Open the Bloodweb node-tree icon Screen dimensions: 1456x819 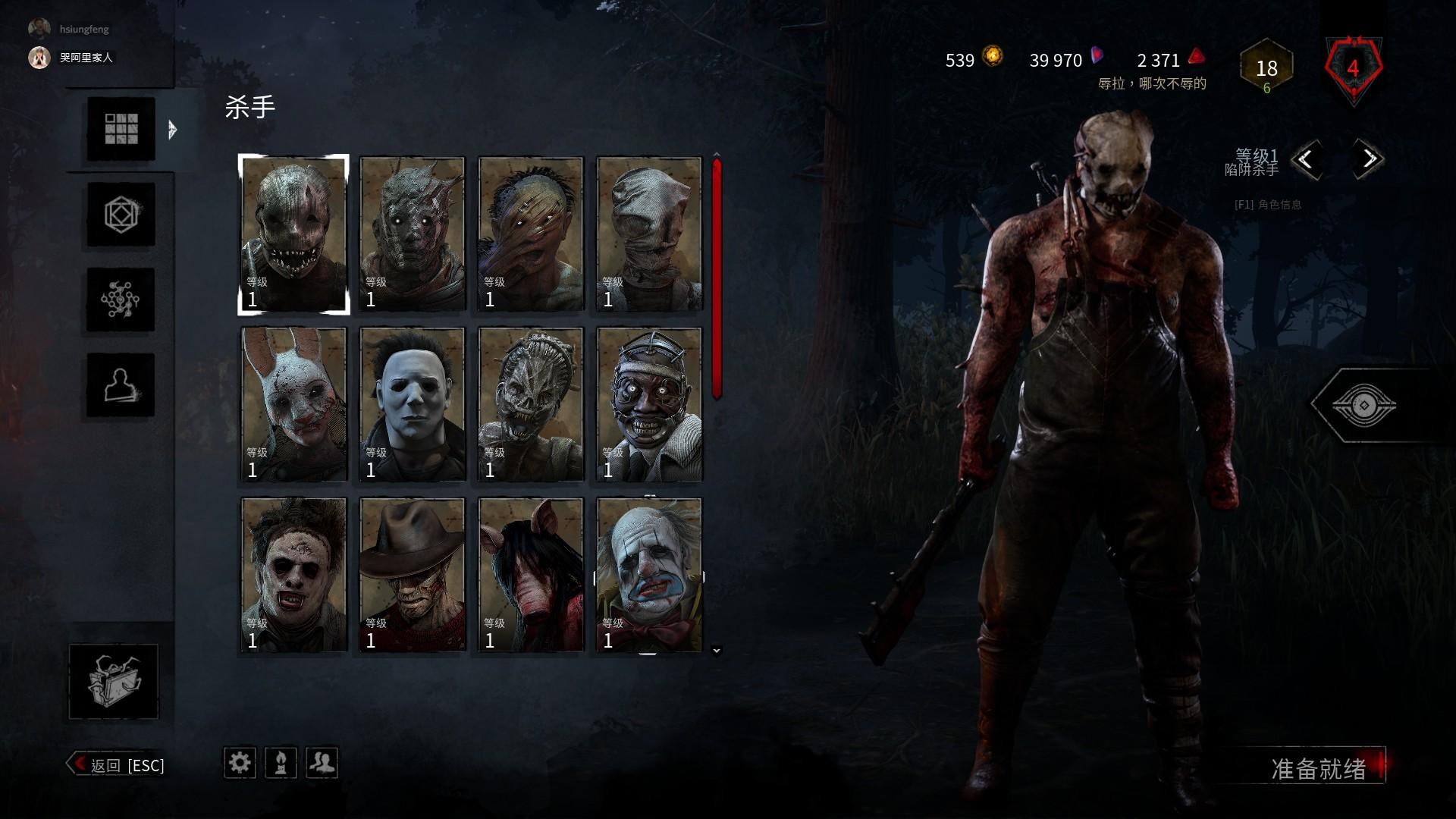coord(119,300)
